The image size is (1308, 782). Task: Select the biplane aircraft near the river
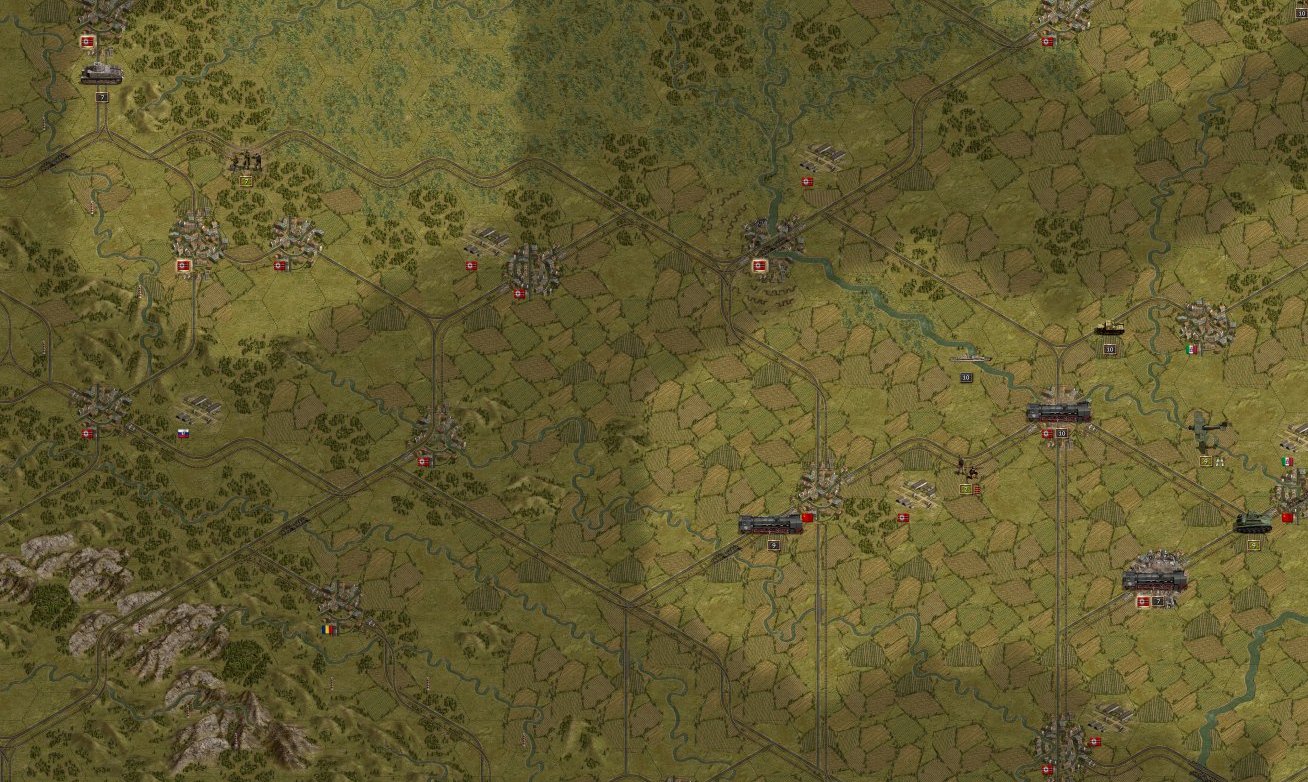[x=1205, y=425]
